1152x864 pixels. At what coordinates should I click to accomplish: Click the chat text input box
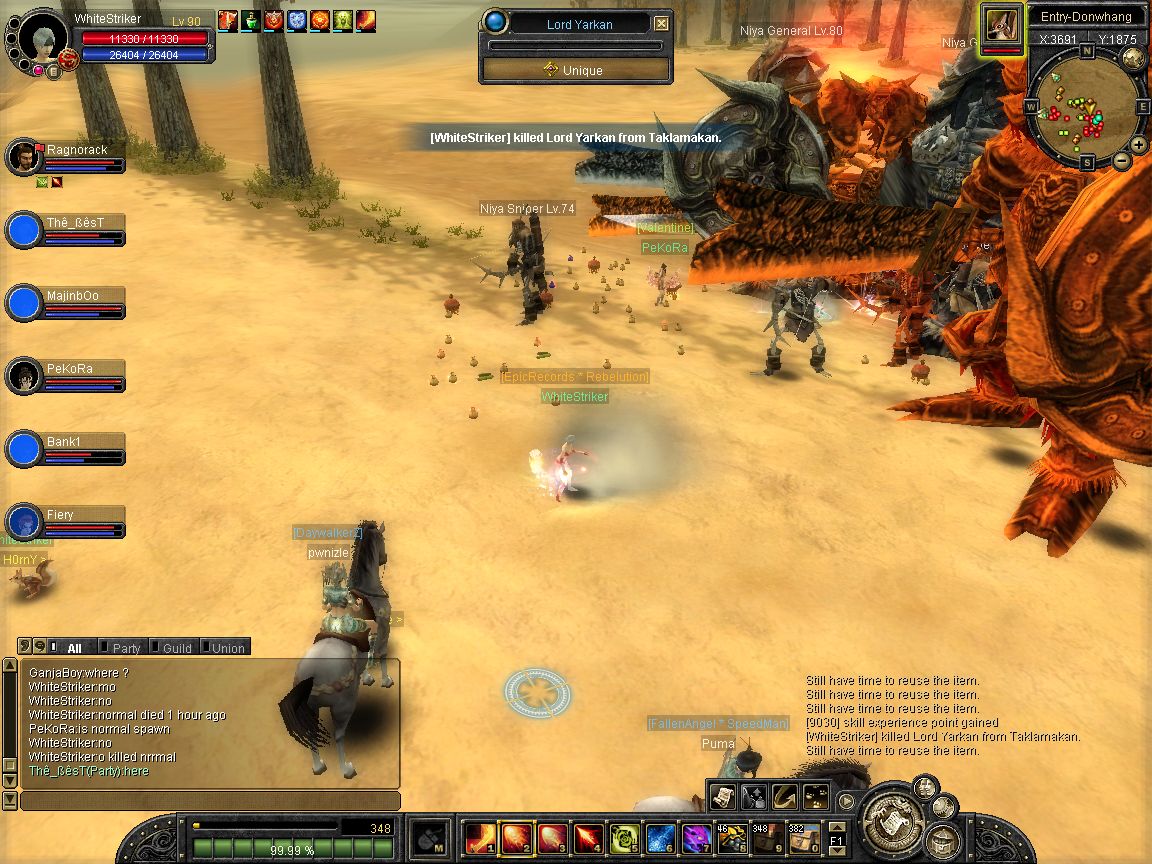210,801
